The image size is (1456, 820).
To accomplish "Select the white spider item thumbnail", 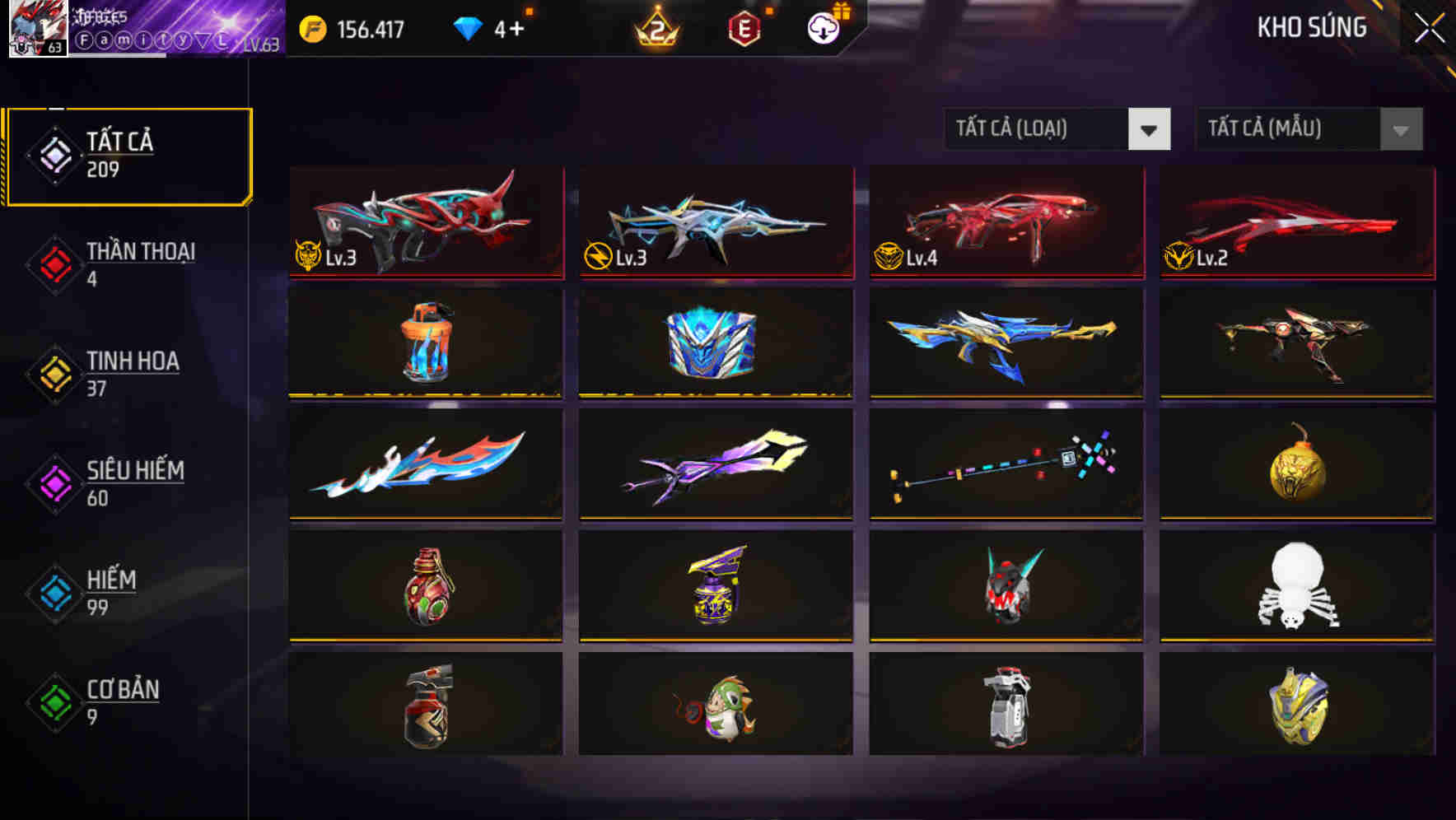I will pos(1295,585).
